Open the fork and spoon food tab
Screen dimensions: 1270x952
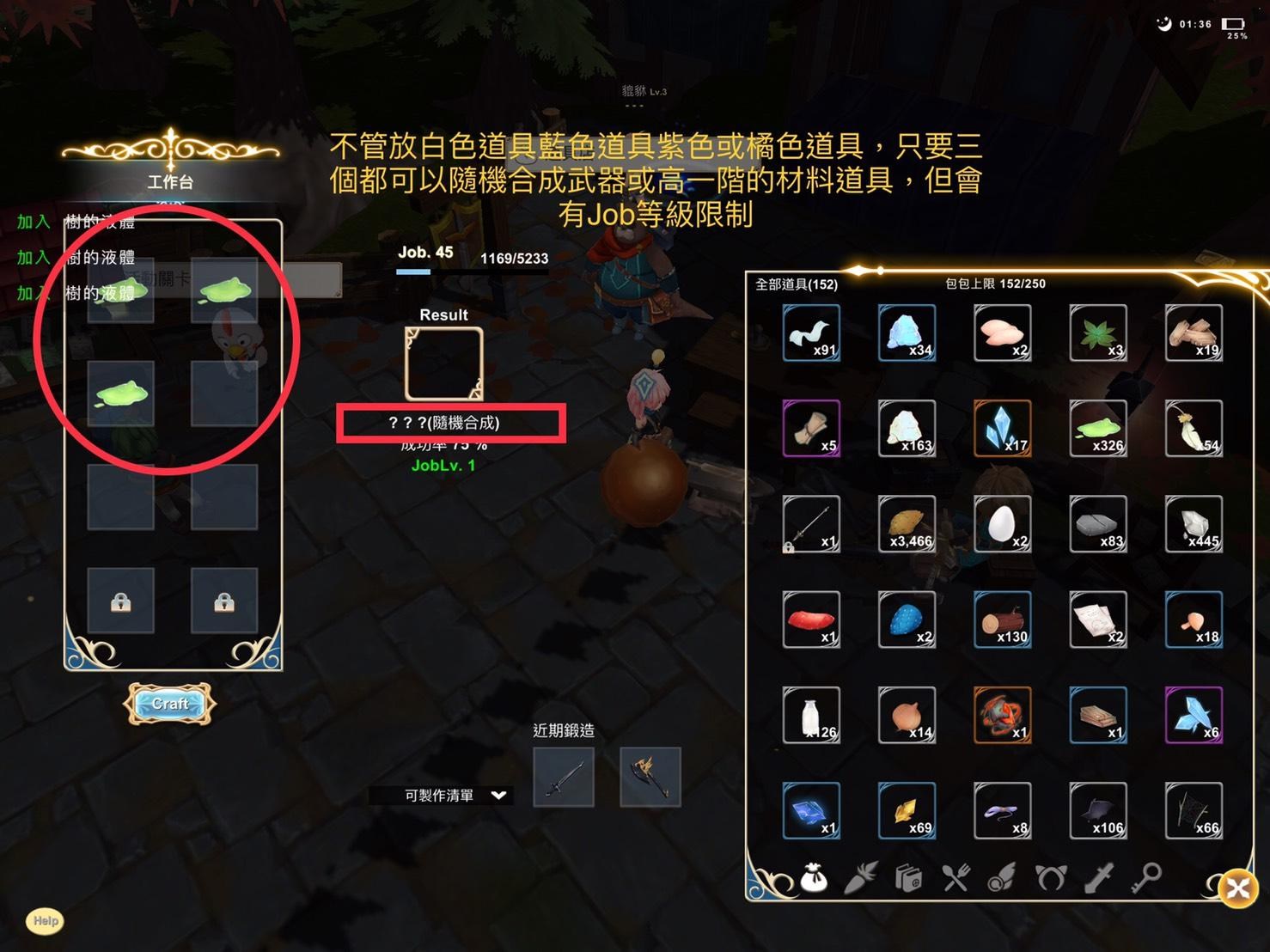point(955,878)
